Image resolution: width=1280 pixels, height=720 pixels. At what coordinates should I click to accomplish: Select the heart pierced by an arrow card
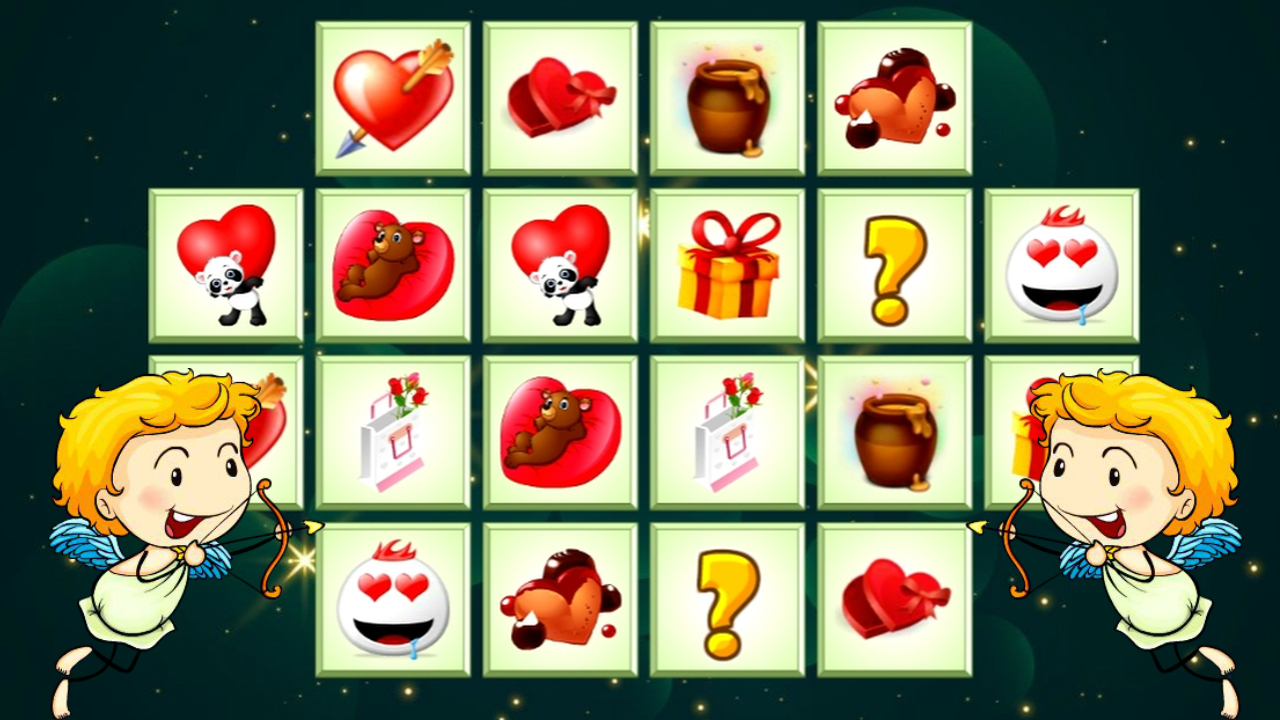point(393,96)
